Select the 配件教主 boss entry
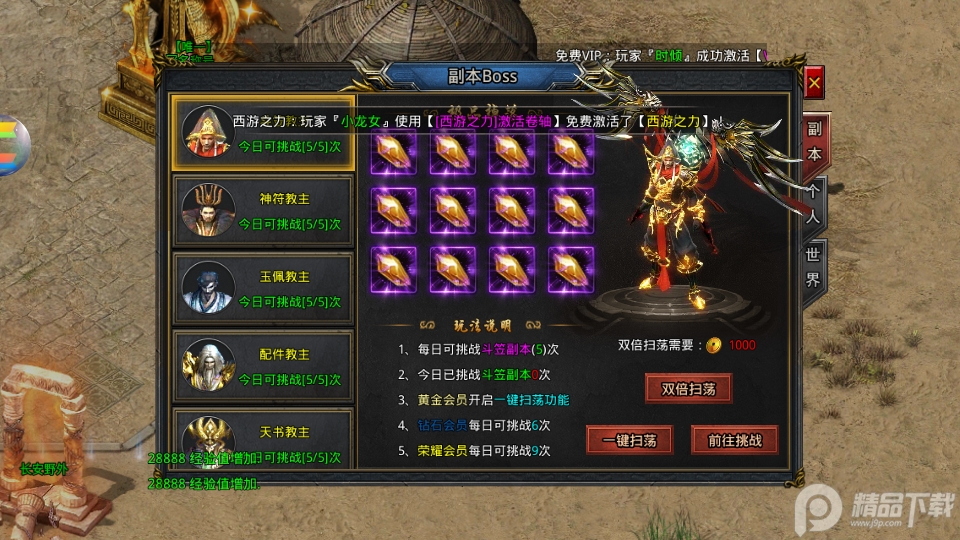This screenshot has height=540, width=960. [x=263, y=366]
